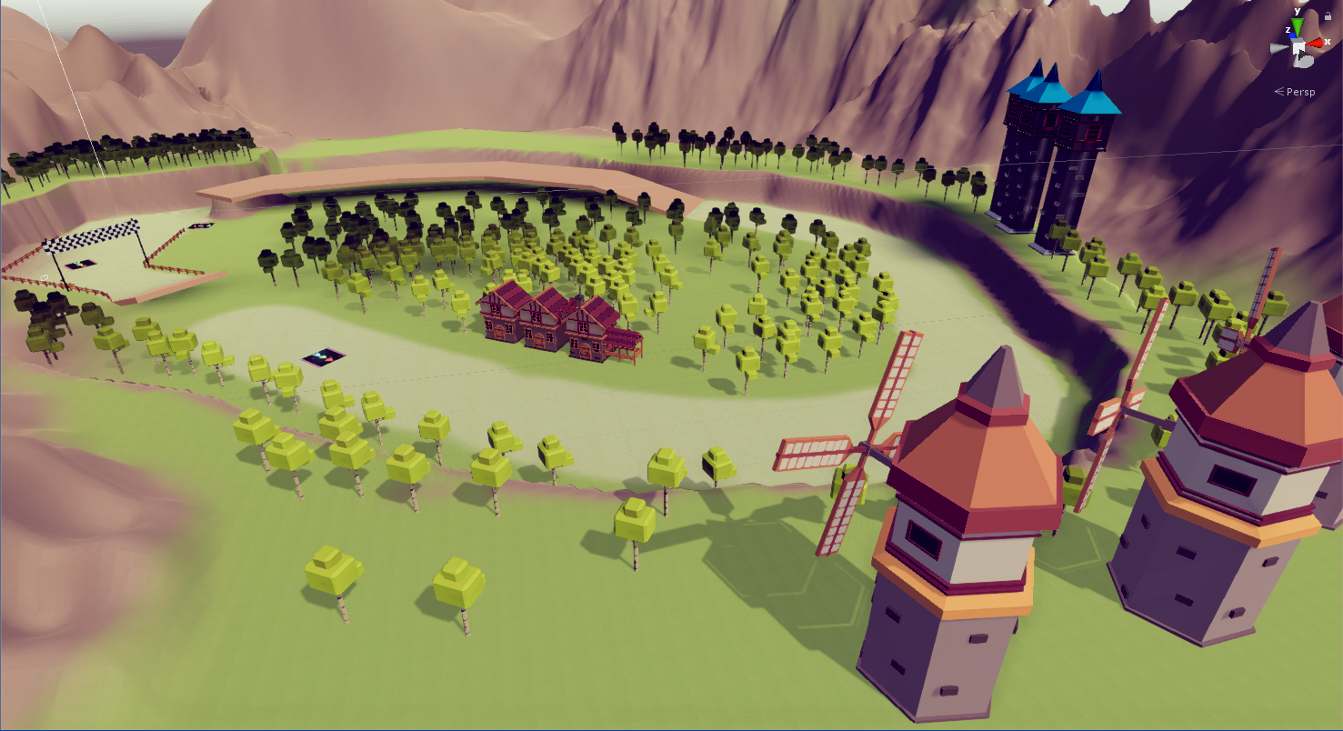Click the arrow beside the Persp label
1343x731 pixels.
coord(1279,90)
